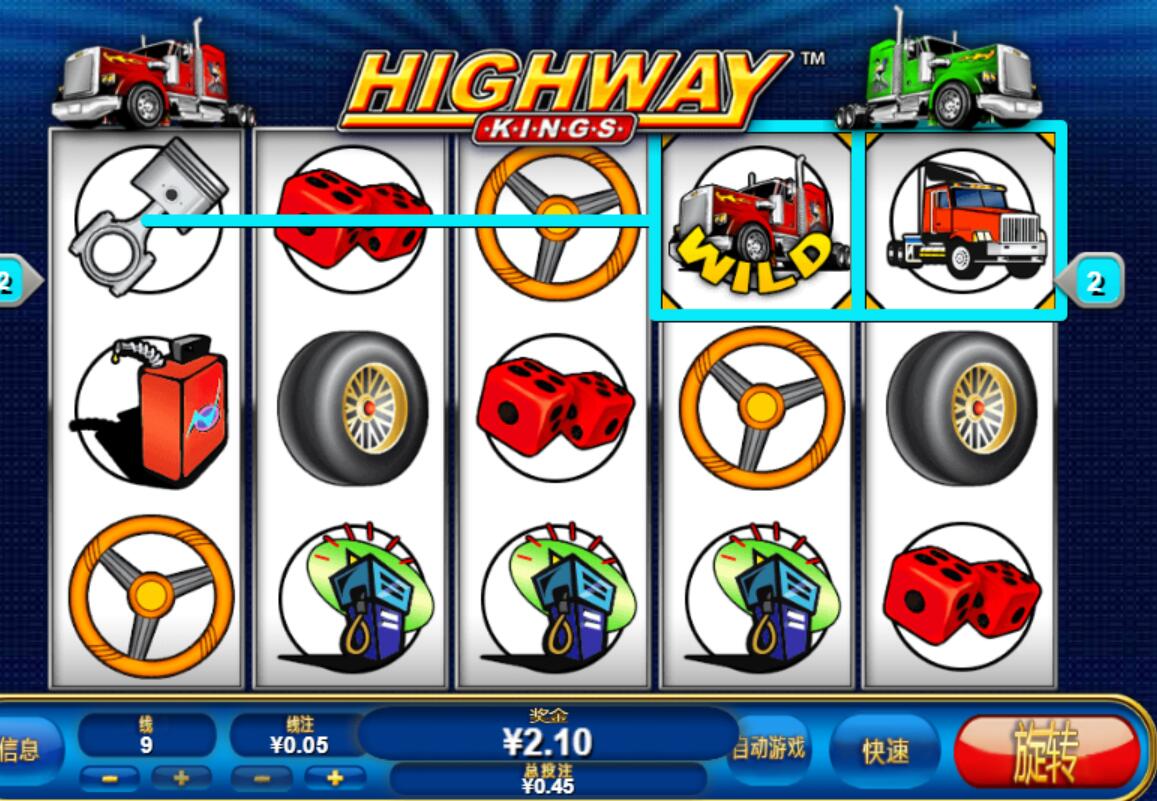Open the 信息 info paytable
Image resolution: width=1157 pixels, height=801 pixels.
pos(22,749)
